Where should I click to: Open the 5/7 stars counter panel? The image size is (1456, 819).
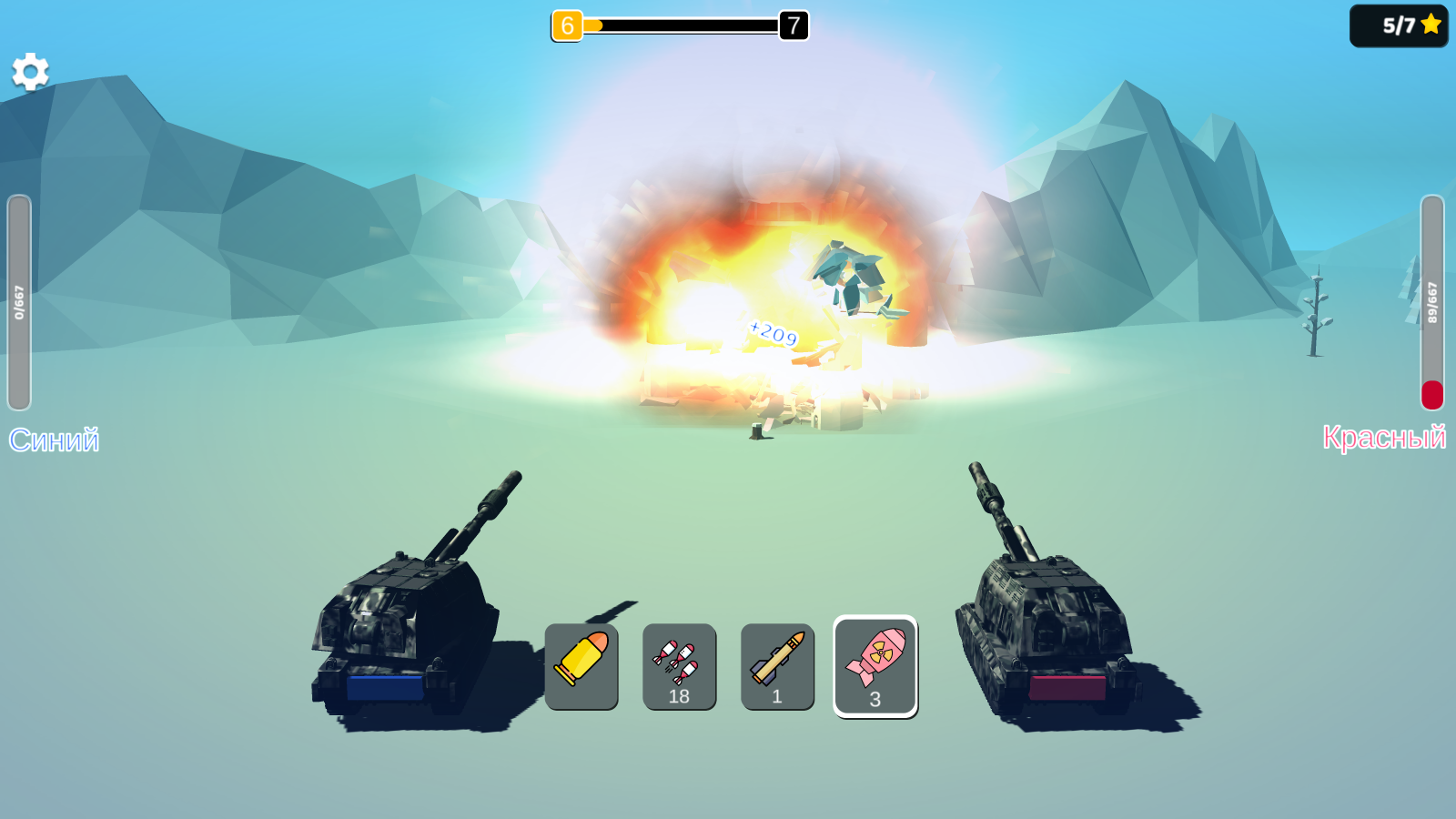(x=1399, y=26)
